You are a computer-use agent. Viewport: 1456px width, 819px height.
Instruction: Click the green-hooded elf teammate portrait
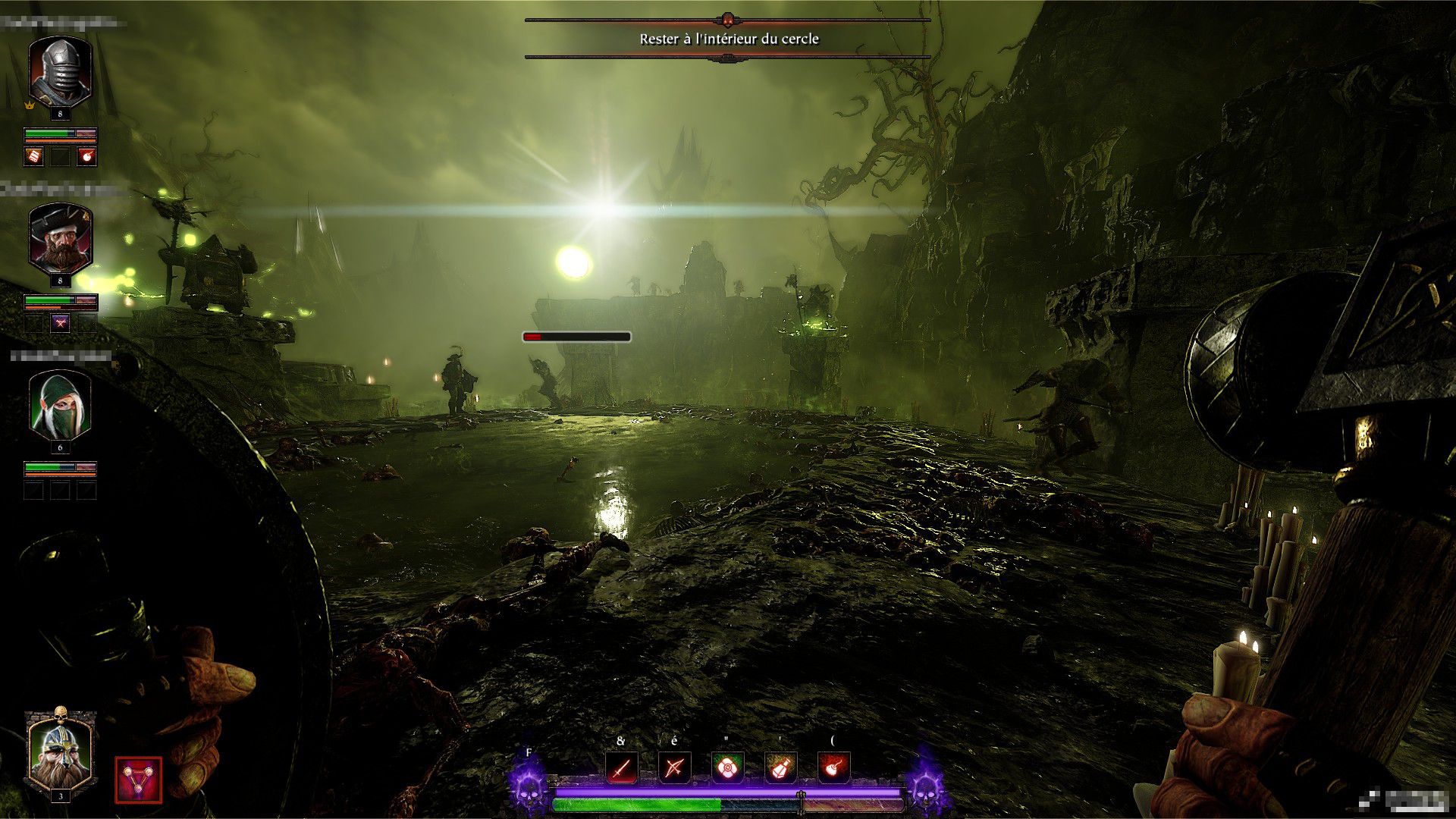pos(60,405)
